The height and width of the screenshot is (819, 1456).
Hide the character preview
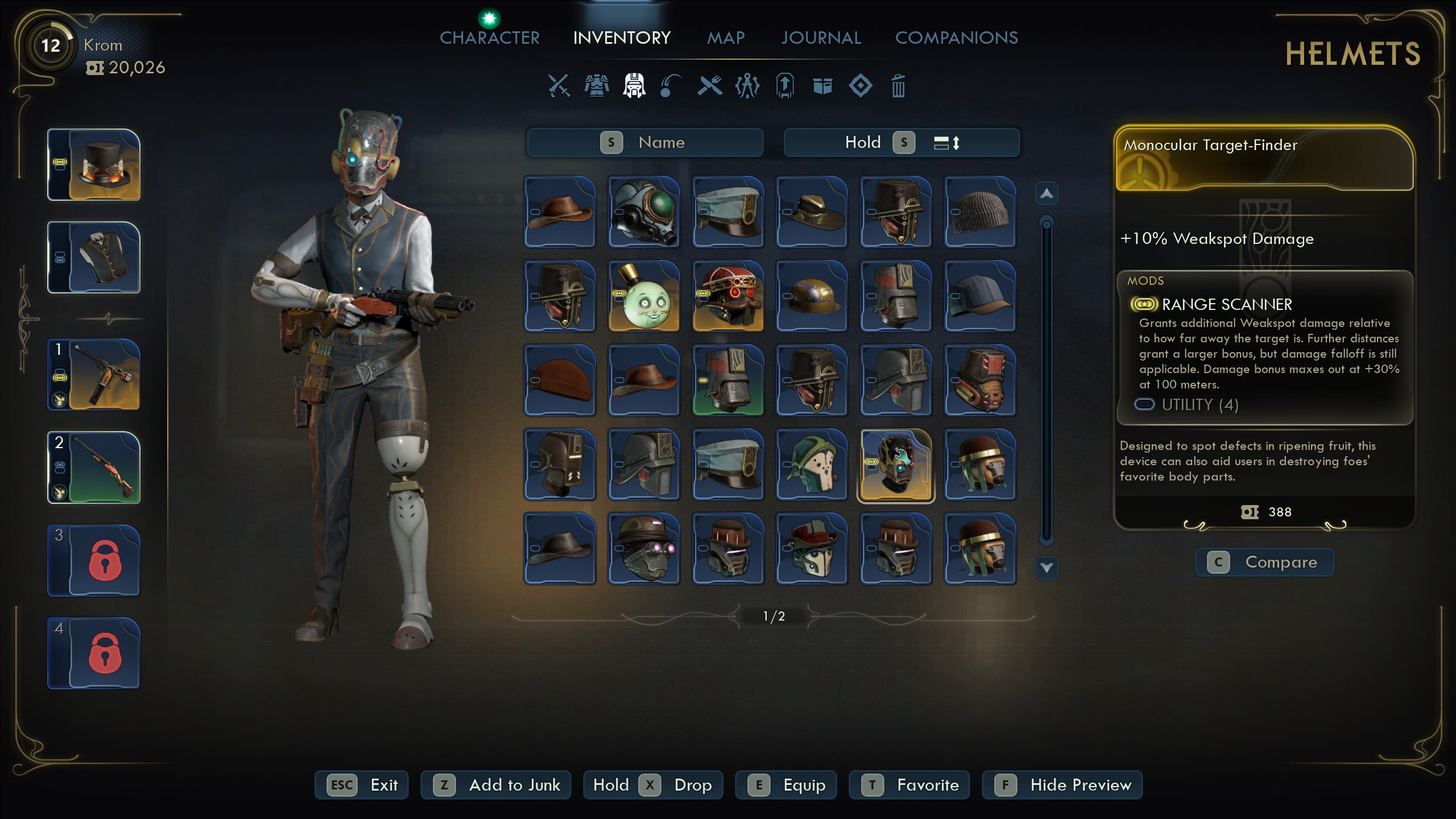click(x=1062, y=785)
